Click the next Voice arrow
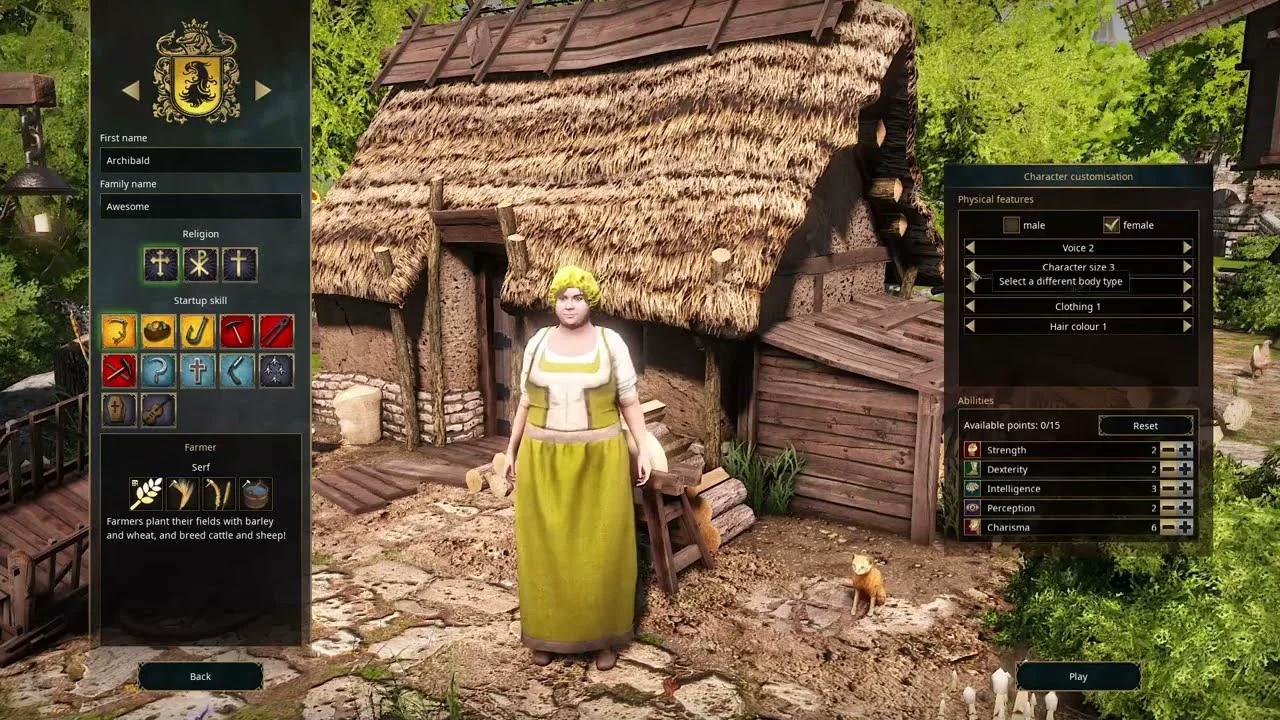1280x720 pixels. point(1187,247)
